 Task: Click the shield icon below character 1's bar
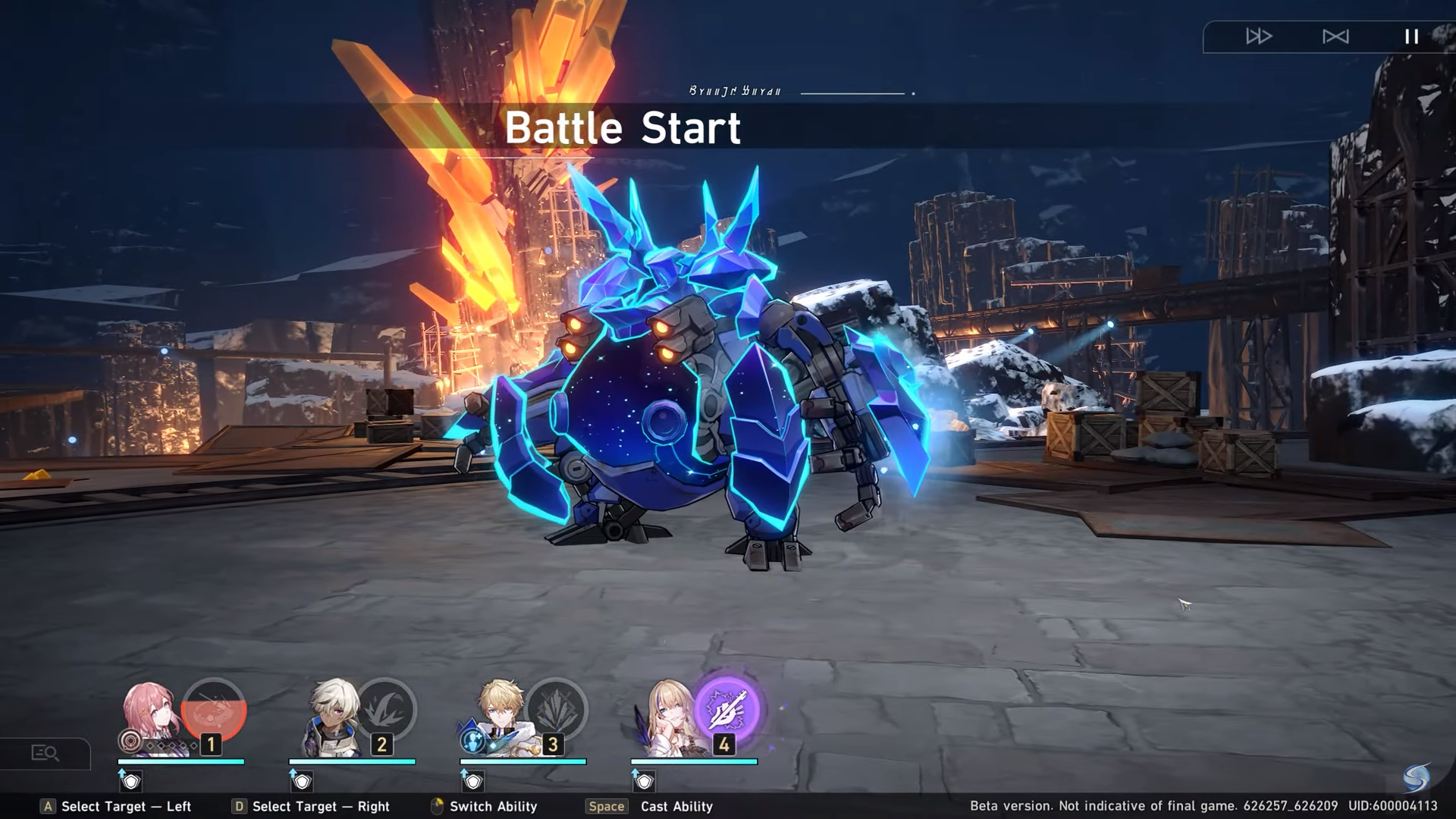(131, 780)
